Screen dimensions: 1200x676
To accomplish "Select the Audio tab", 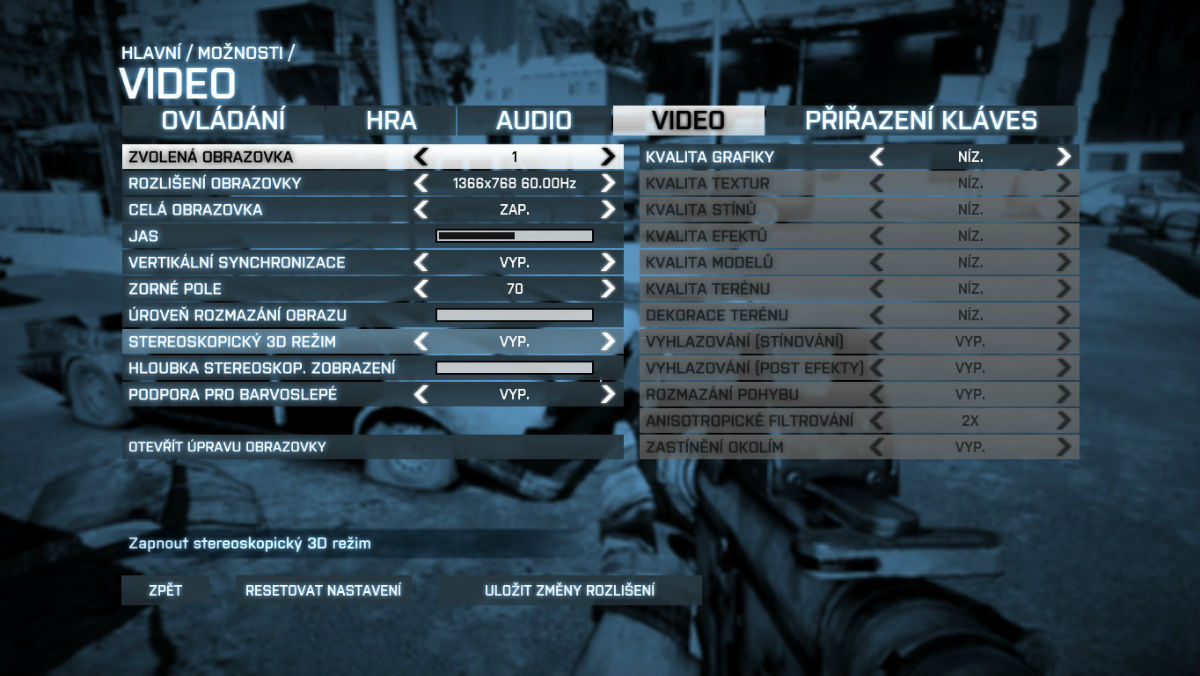I will pos(534,121).
